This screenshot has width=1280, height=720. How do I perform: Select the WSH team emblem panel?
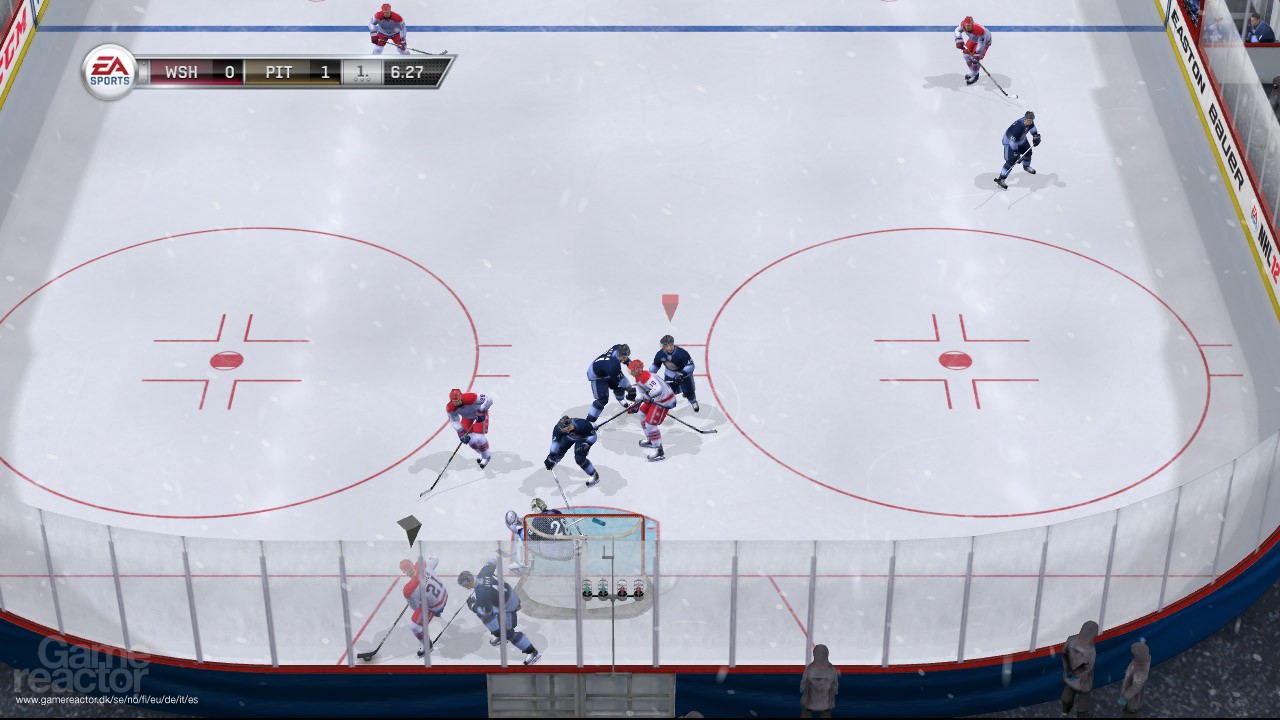(183, 71)
